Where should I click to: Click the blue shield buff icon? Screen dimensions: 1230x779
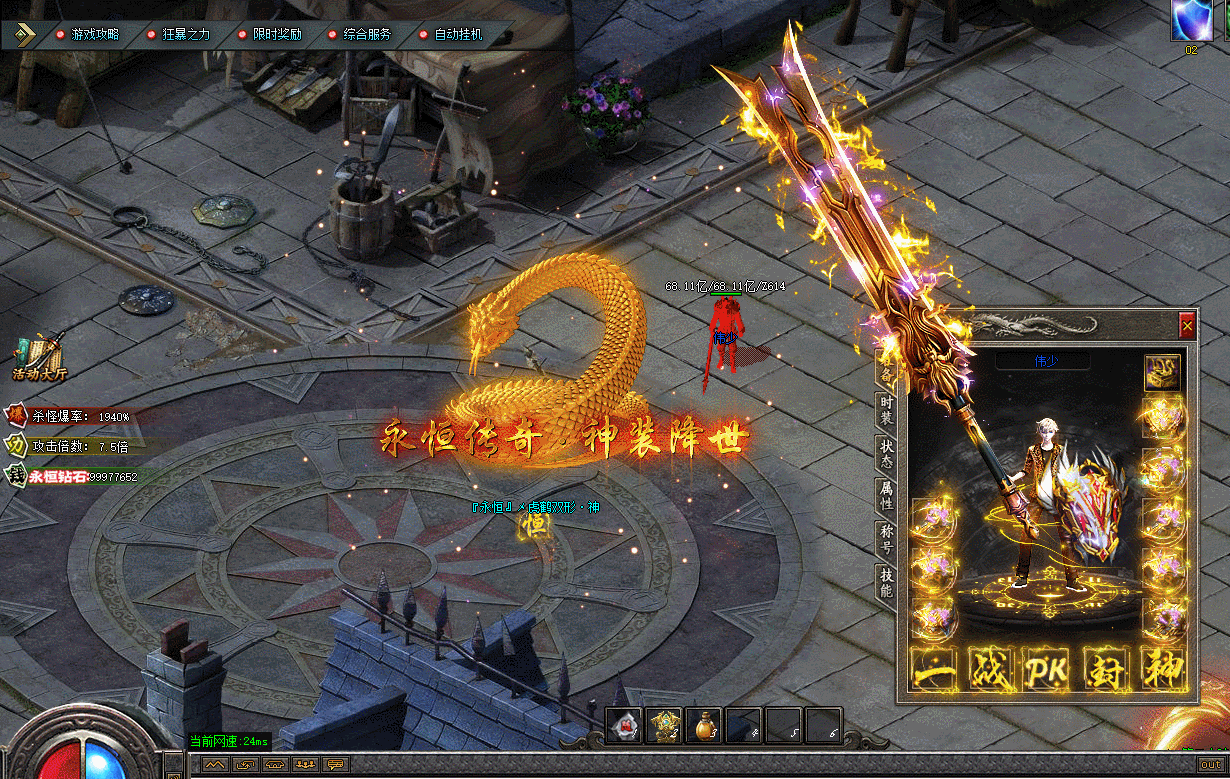(x=1191, y=19)
